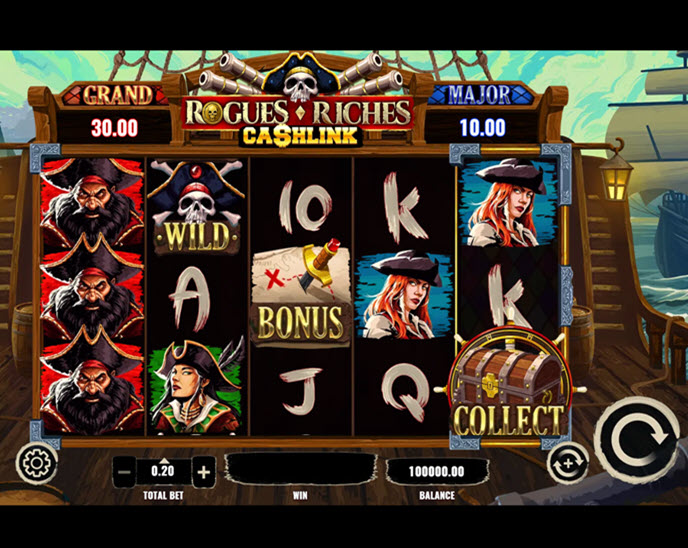Increase total bet with plus button
The image size is (688, 548).
pos(203,471)
